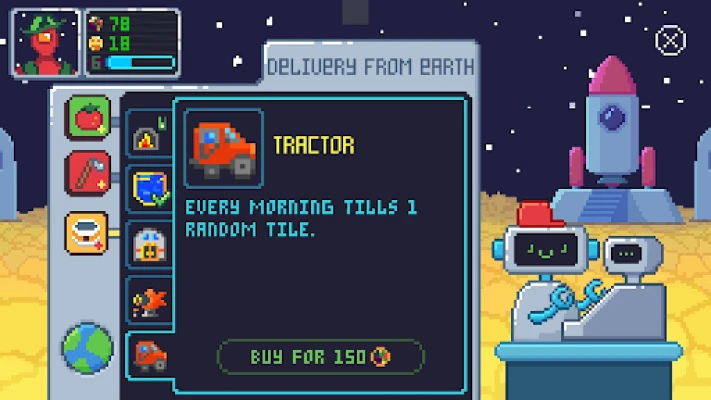Select the red tools category

click(88, 173)
